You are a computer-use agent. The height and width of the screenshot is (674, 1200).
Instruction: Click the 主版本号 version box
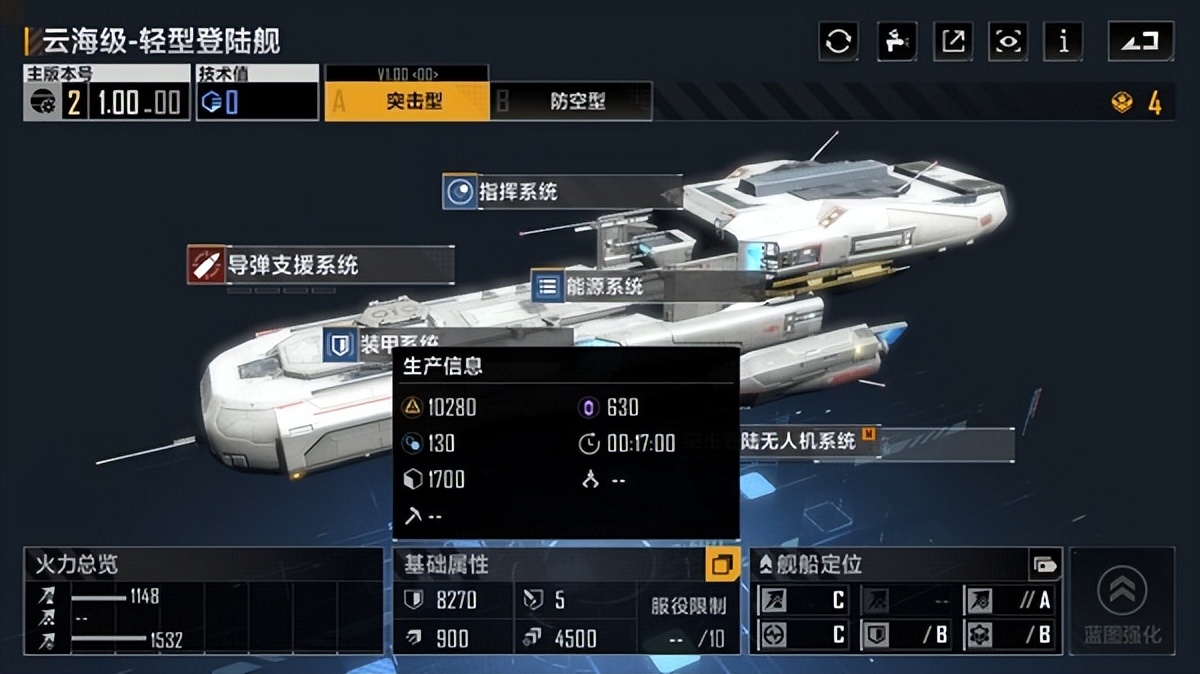click(x=107, y=101)
